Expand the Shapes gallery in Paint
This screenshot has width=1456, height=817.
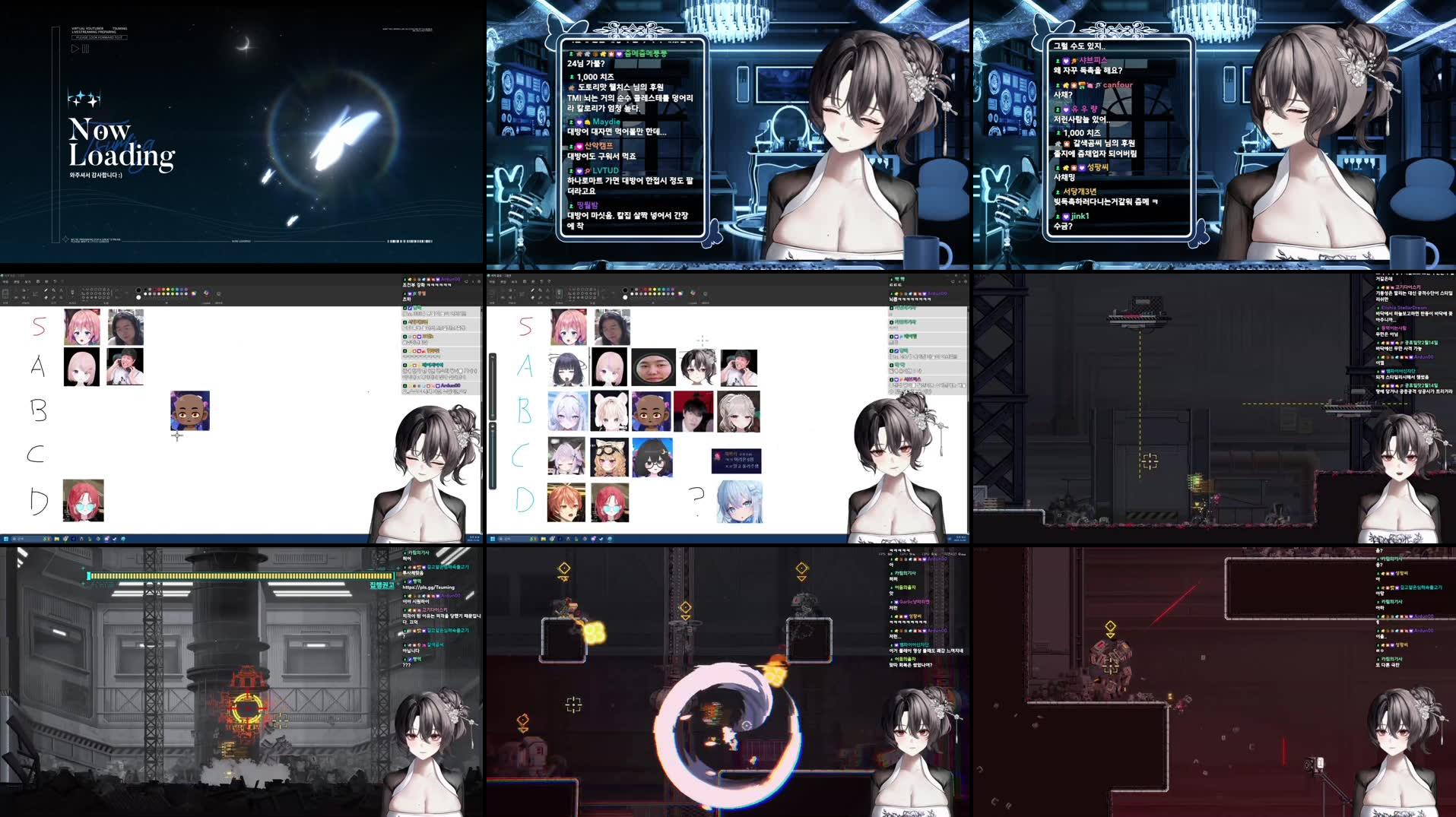112,295
